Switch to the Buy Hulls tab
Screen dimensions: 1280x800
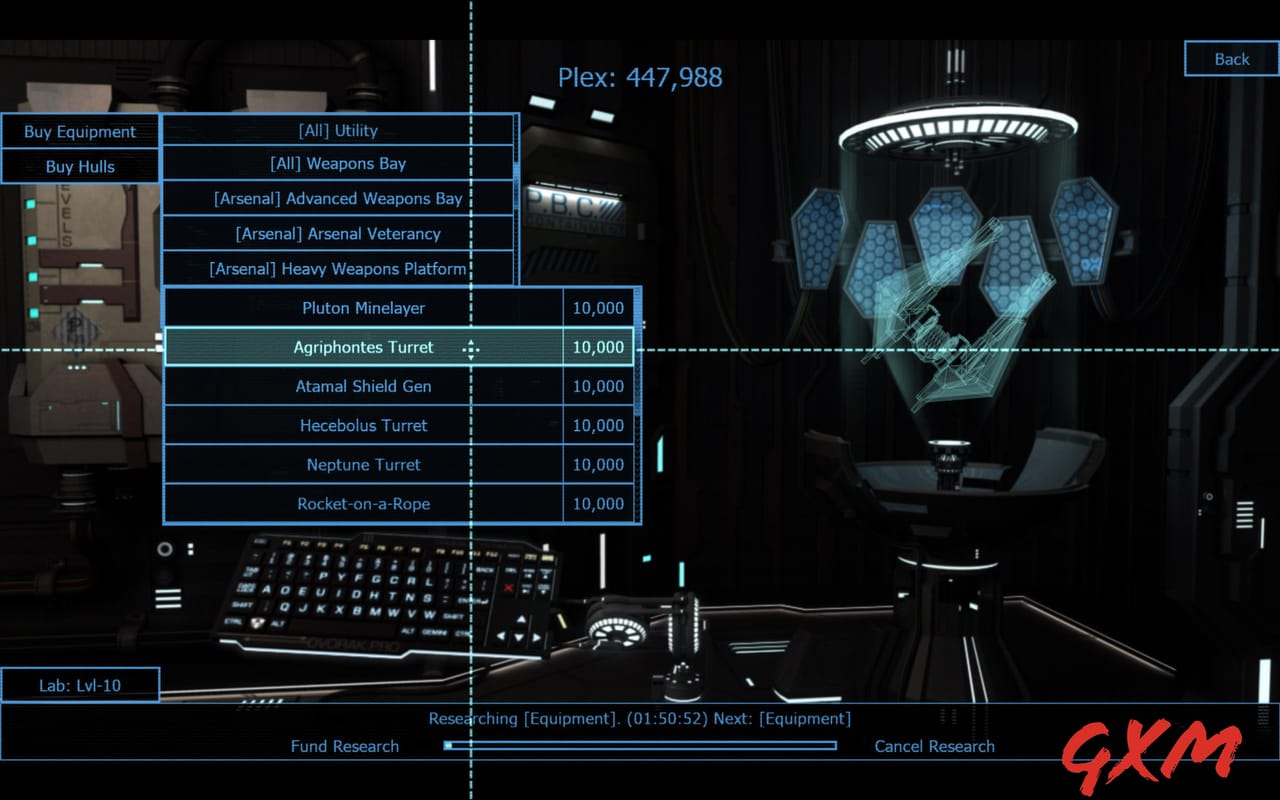point(80,166)
